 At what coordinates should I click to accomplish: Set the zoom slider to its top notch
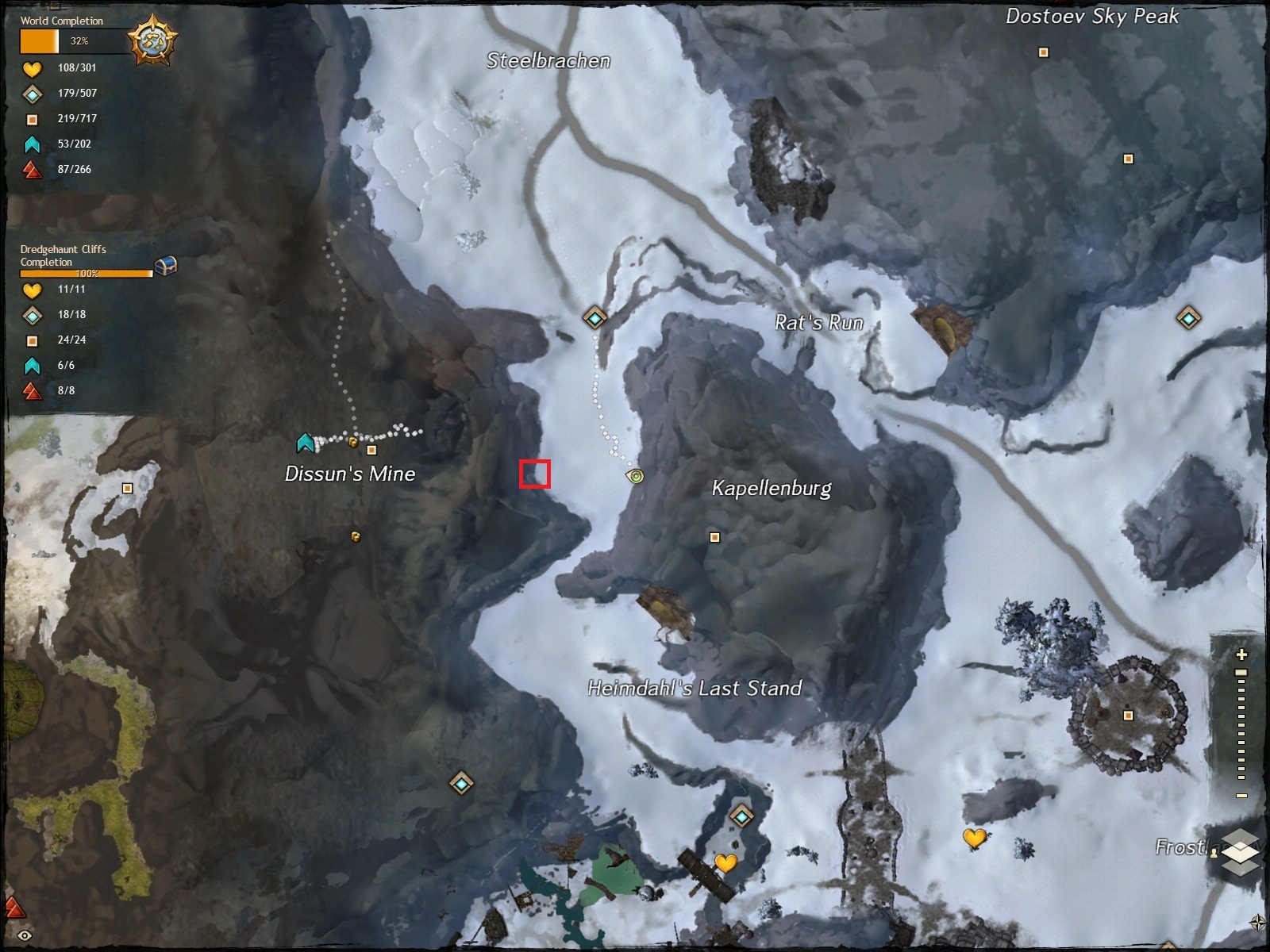[1241, 673]
